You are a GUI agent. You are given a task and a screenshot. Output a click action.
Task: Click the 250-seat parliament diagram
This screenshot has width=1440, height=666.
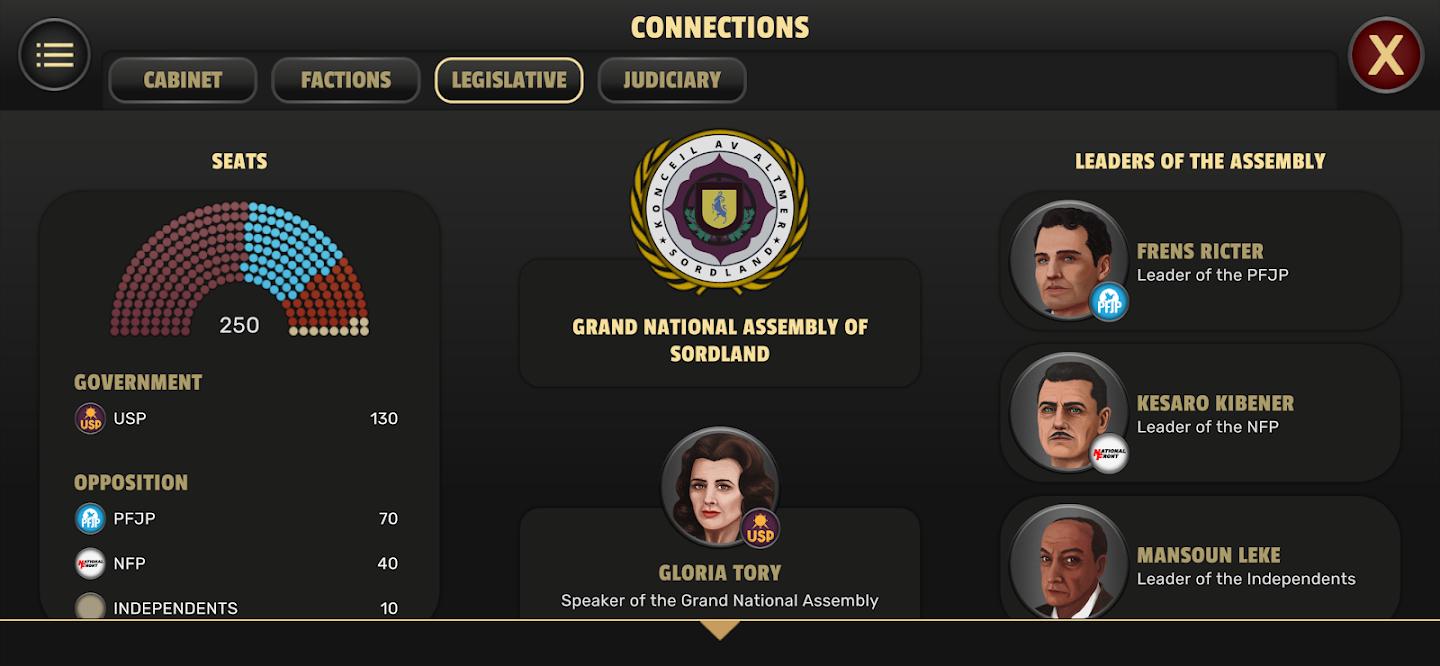240,270
